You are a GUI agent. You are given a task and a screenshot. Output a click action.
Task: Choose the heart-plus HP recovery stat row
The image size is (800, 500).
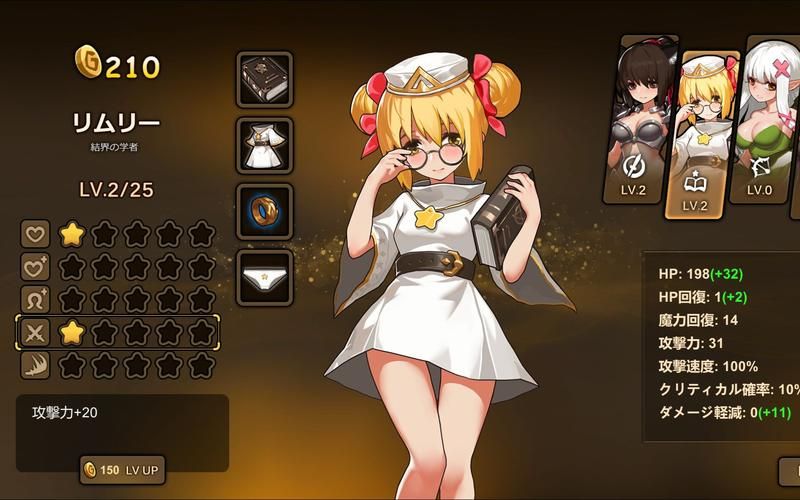pyautogui.click(x=118, y=268)
